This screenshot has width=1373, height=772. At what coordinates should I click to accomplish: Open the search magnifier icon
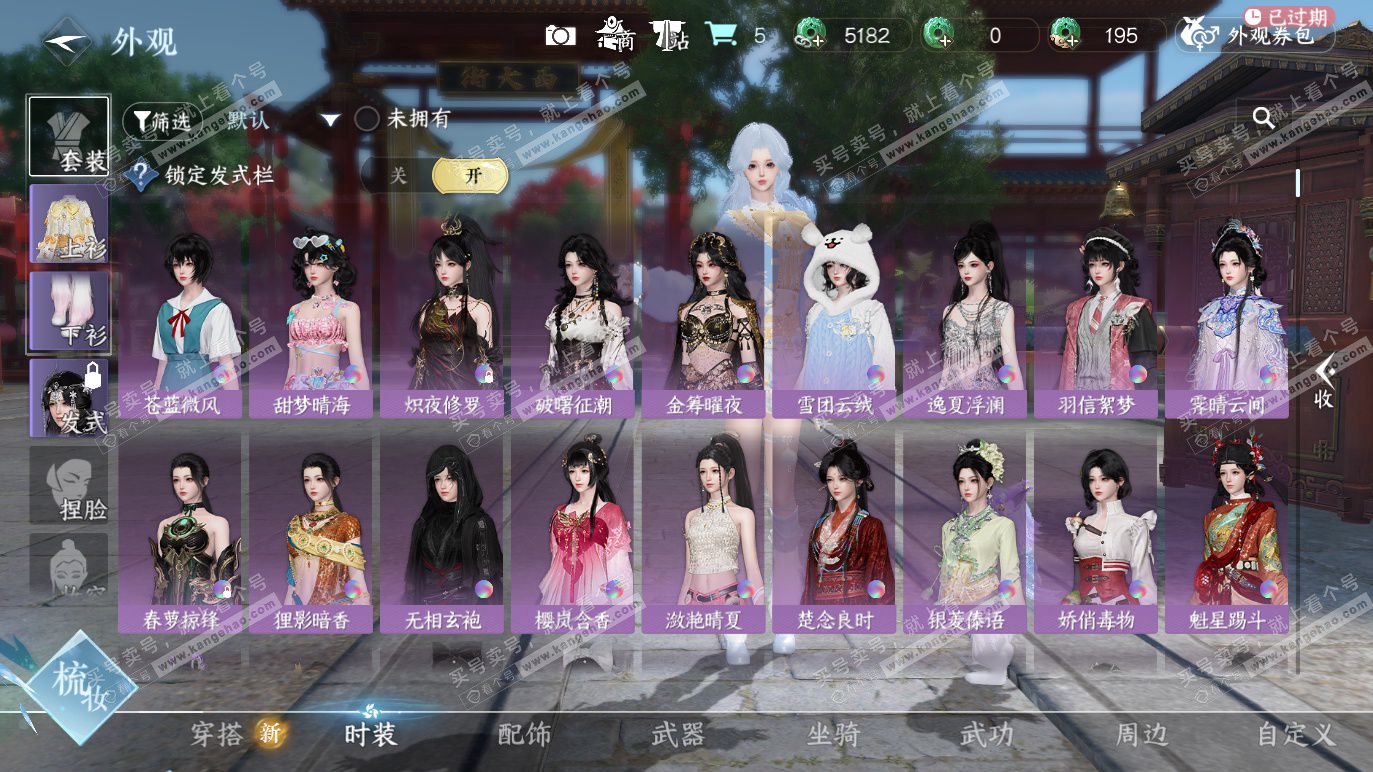point(1264,119)
